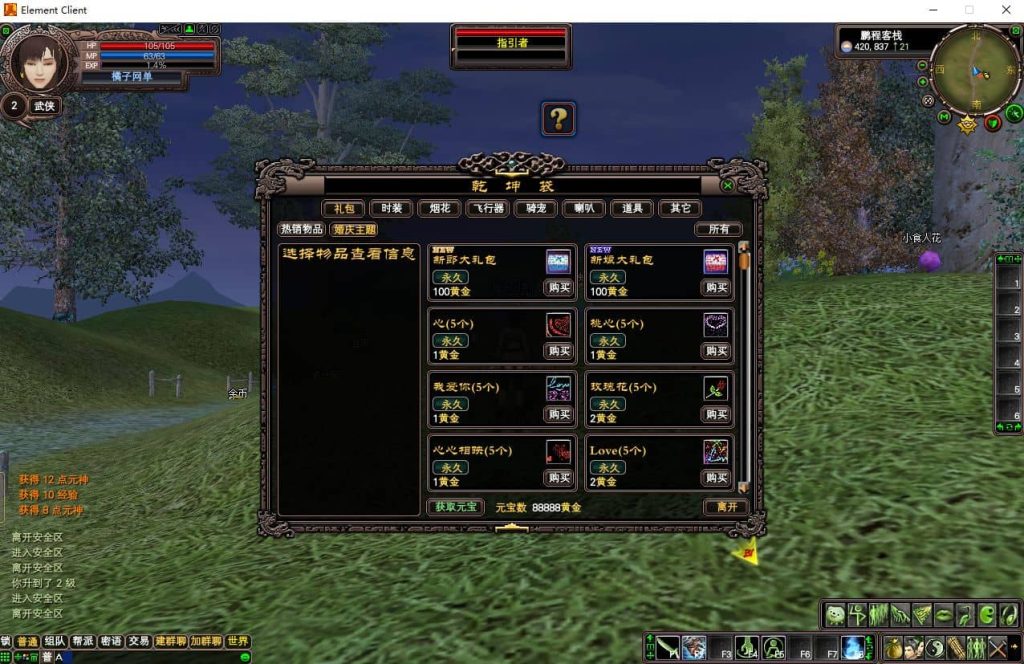1024x664 pixels.
Task: Buy the 新娘大礼包 gift pack
Action: coord(716,288)
